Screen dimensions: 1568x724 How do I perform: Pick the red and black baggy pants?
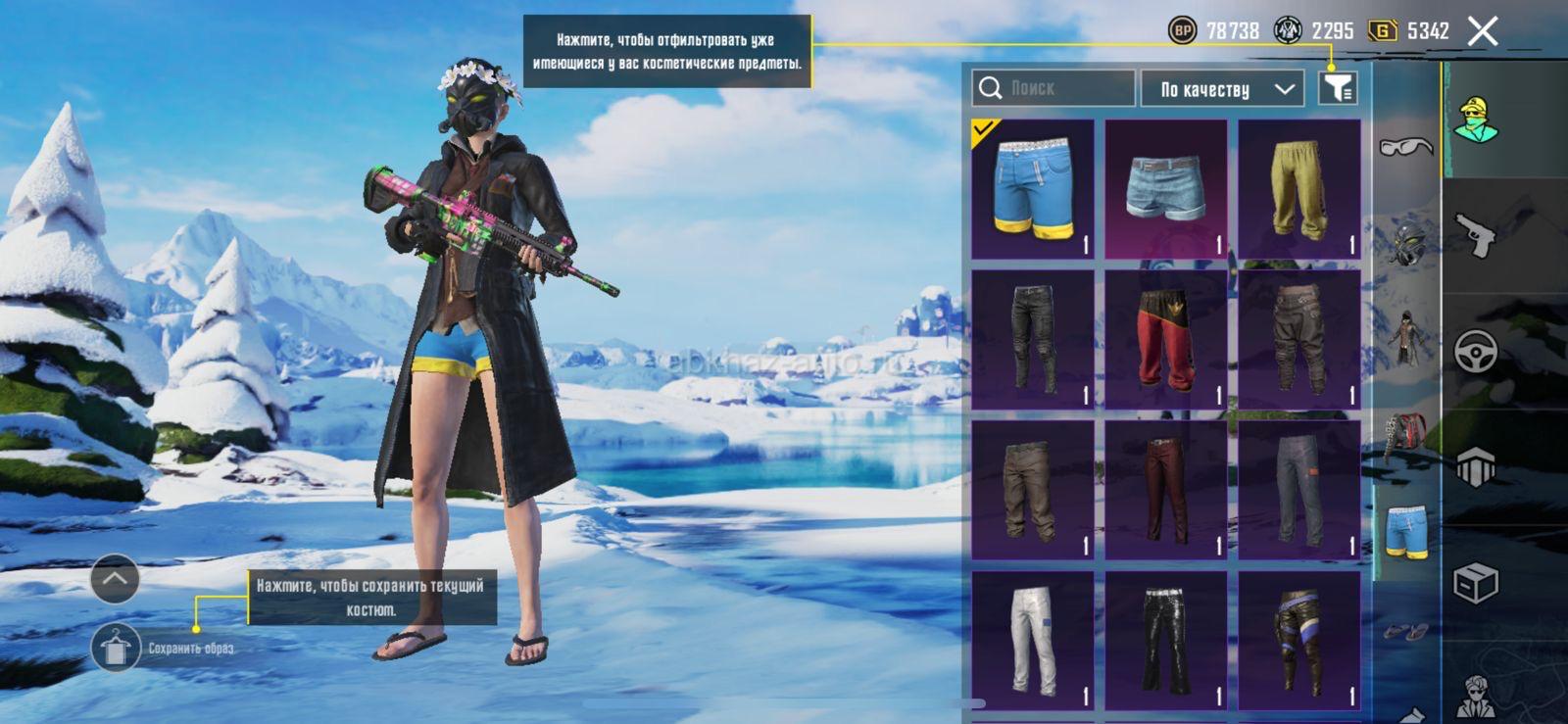pos(1165,339)
